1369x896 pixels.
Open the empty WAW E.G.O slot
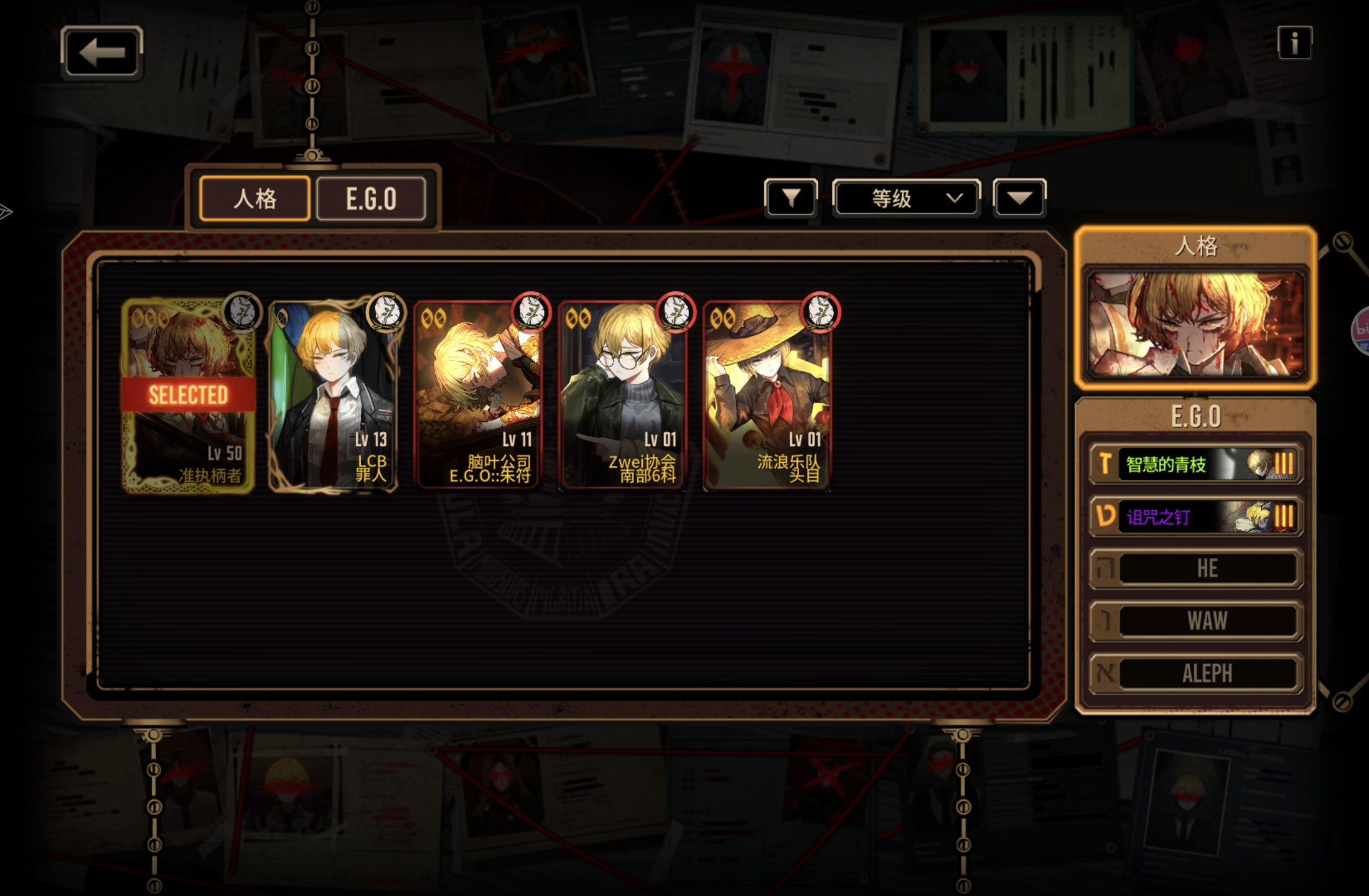[1195, 621]
